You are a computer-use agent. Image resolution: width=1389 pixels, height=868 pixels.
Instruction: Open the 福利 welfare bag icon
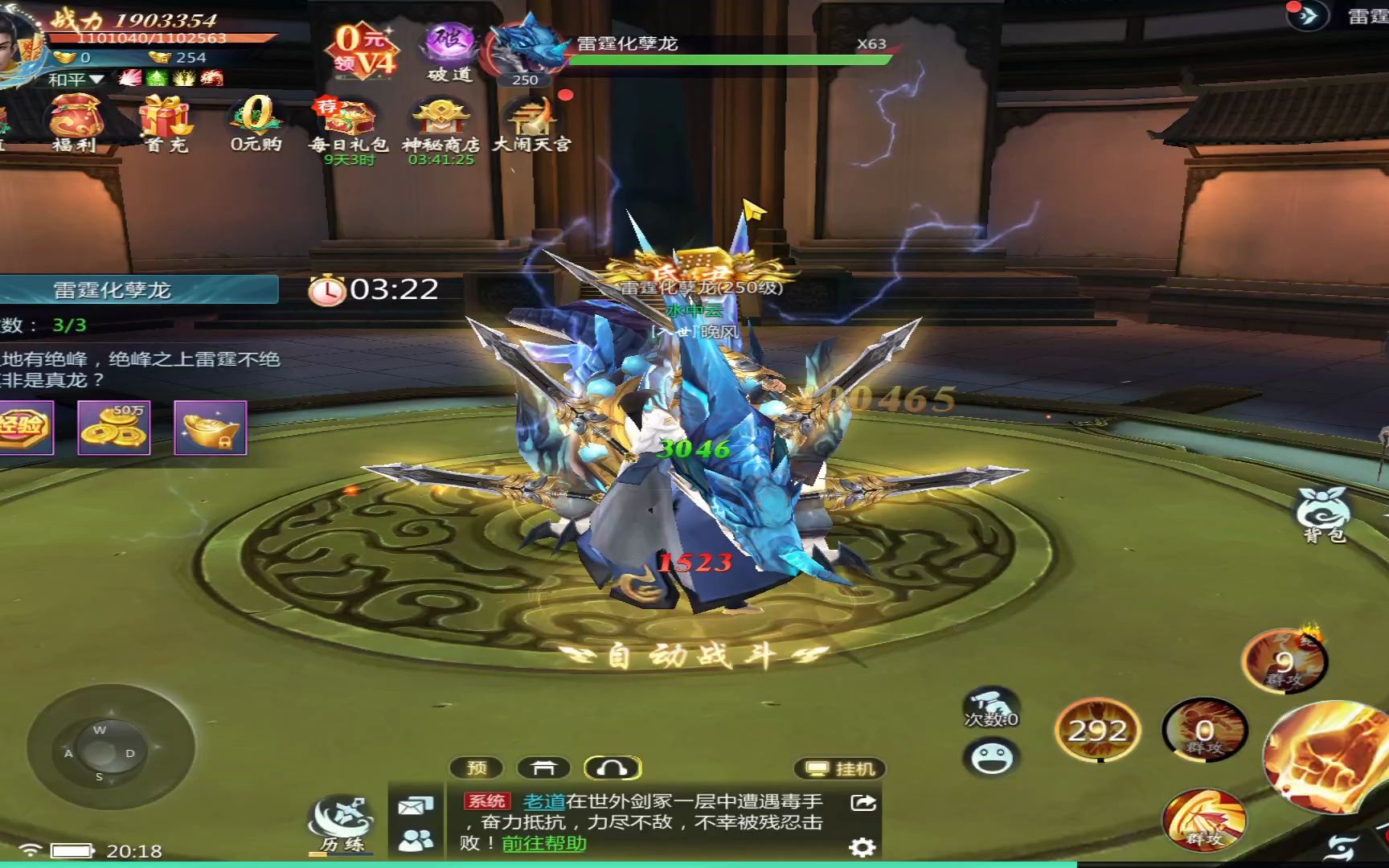tap(75, 121)
